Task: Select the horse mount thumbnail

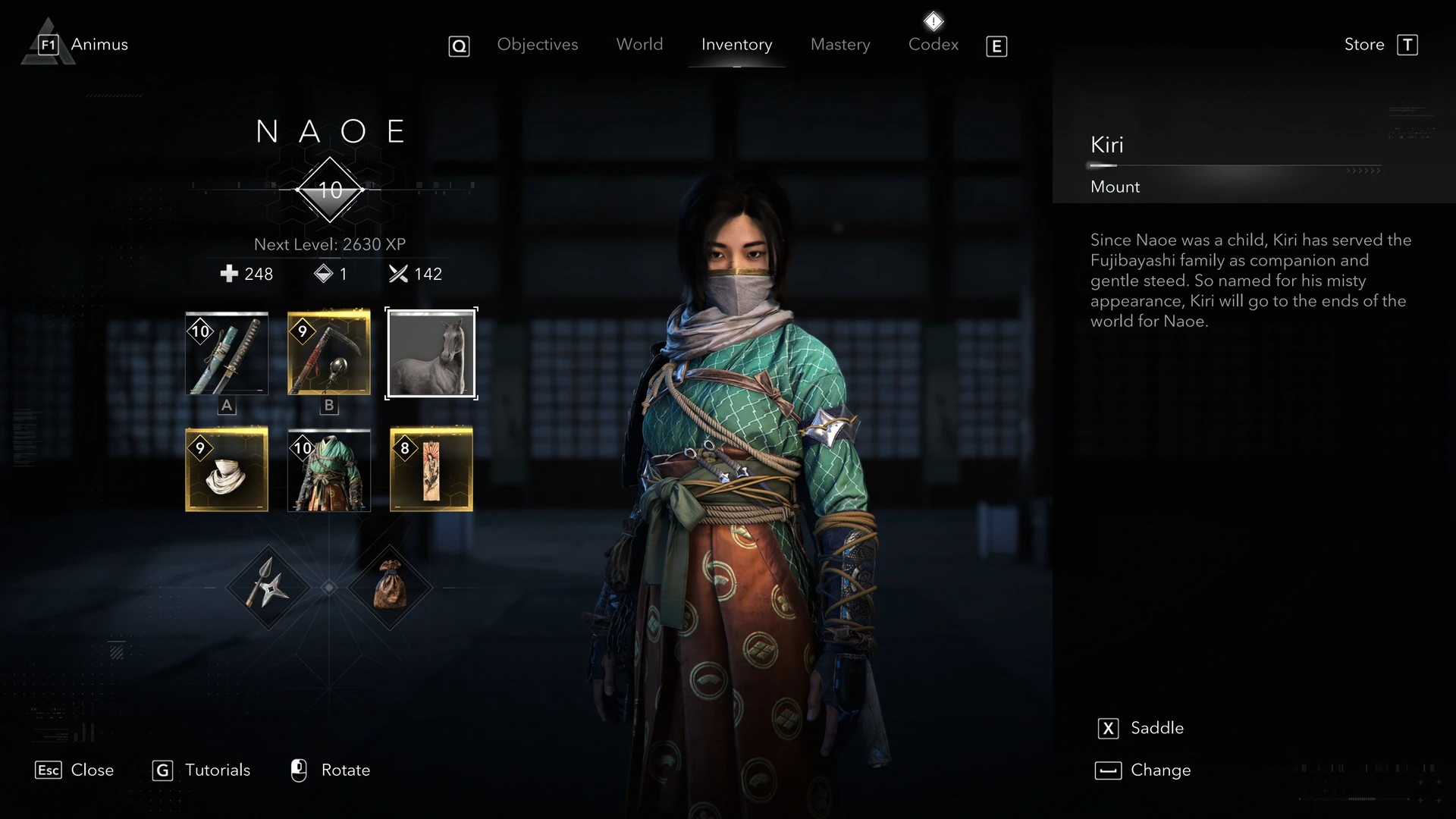Action: [x=431, y=353]
